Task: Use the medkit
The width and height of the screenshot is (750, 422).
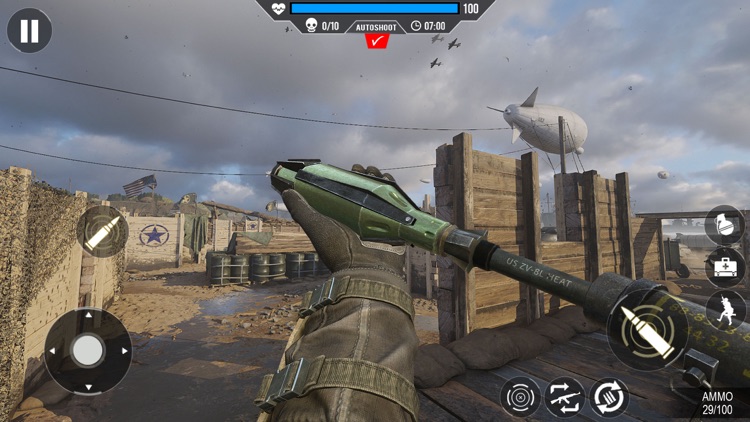Action: tap(724, 267)
